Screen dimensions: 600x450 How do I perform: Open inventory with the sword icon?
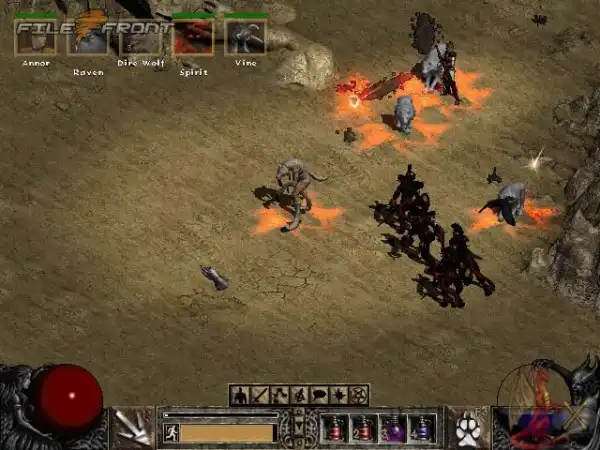260,395
